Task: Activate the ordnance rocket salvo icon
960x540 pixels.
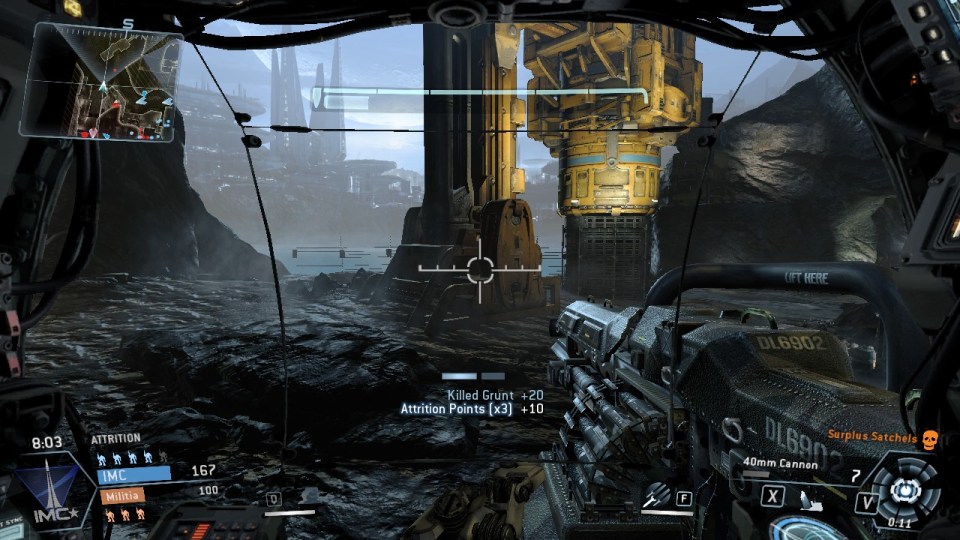Action: pos(656,495)
